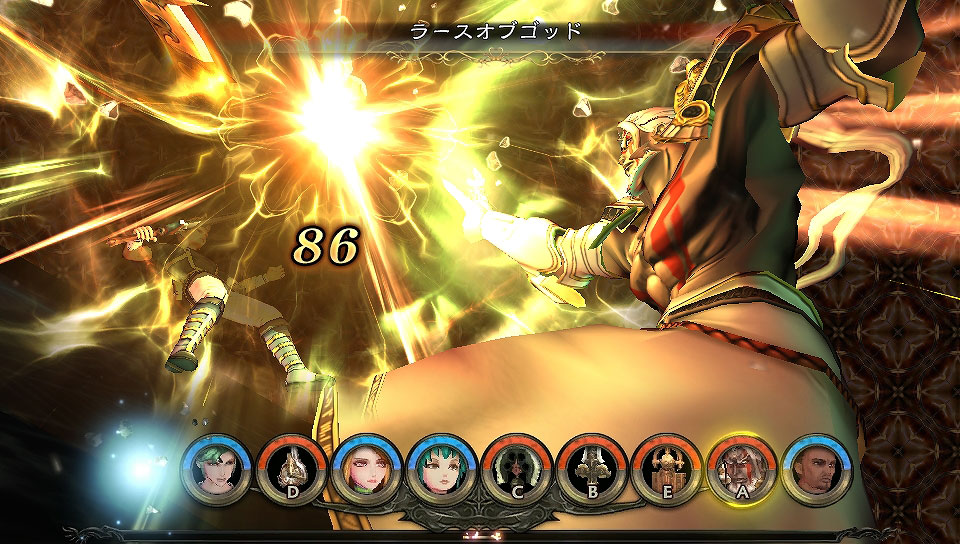Click enemy D's turn order portrait
Screen dimensions: 960x544
[x=292, y=468]
